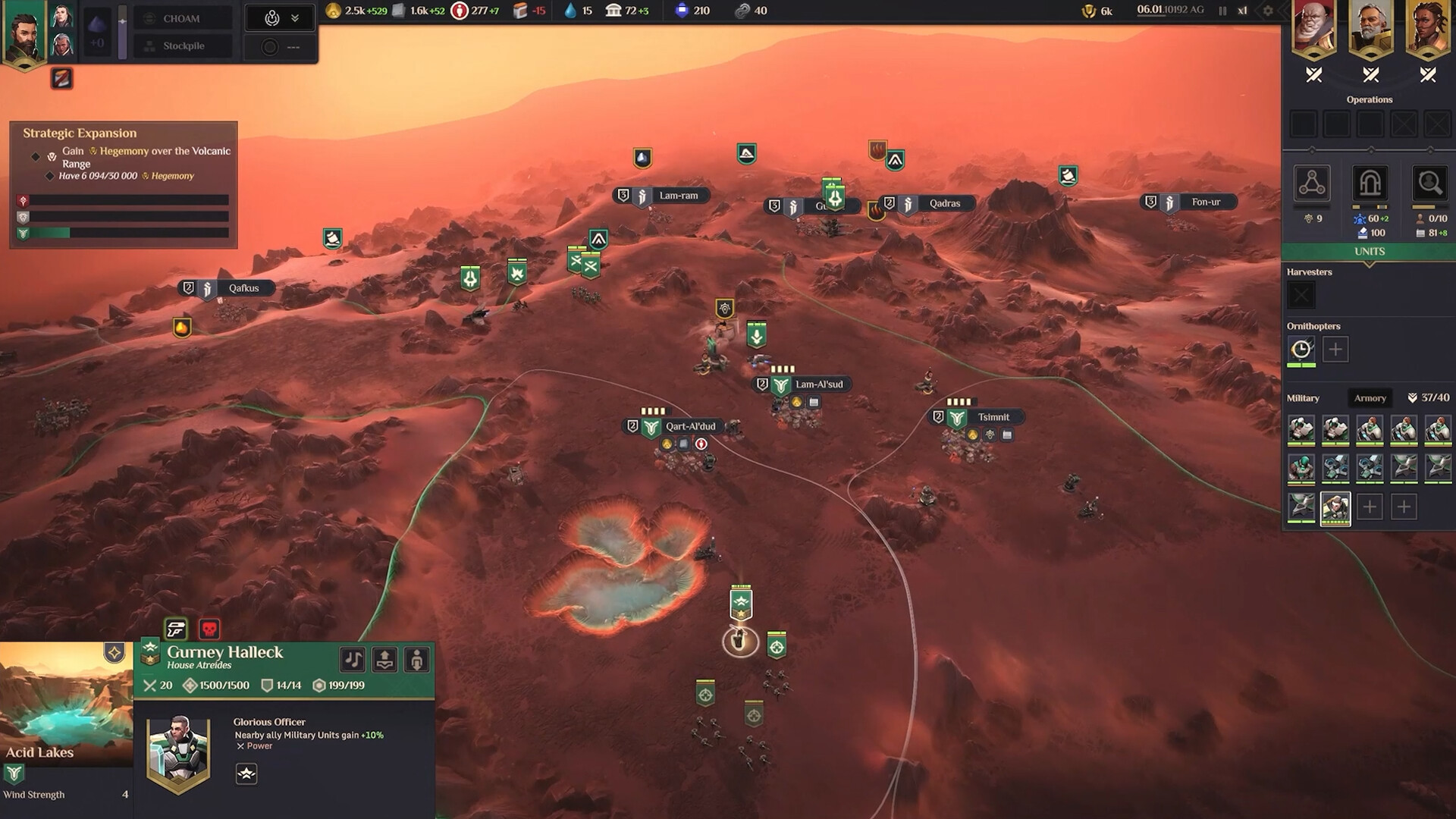Screen dimensions: 1456x819
Task: Collapse the UNITS section header
Action: (x=1369, y=251)
